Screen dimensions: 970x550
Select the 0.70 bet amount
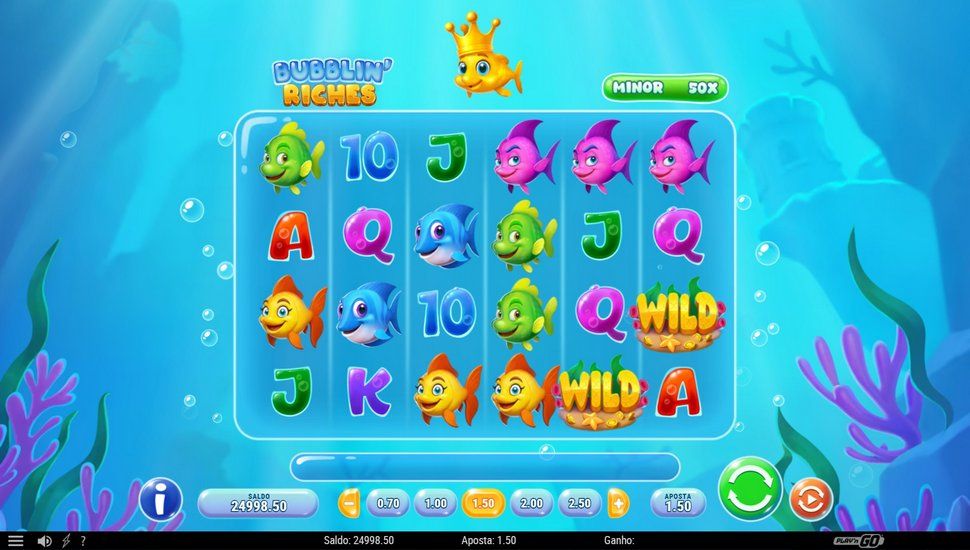pos(389,502)
